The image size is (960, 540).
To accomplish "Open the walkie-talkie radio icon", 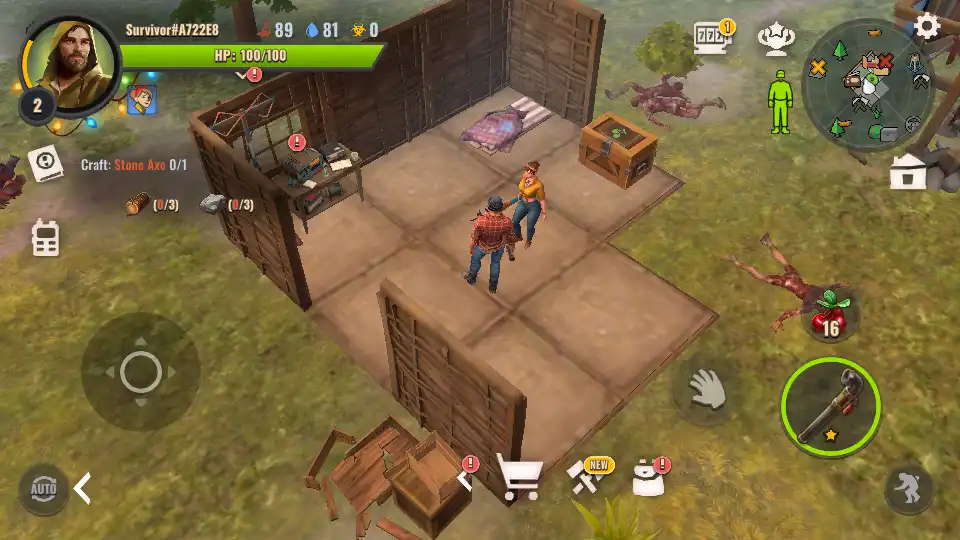I will [46, 237].
